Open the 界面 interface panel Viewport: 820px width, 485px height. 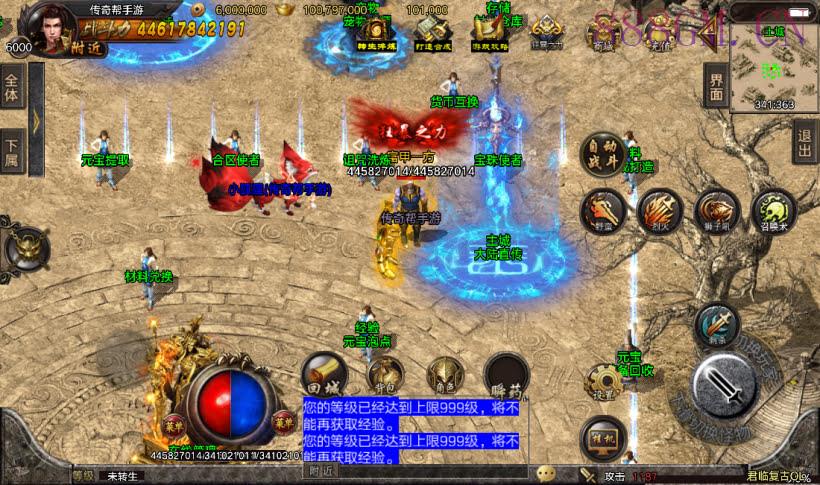(715, 85)
